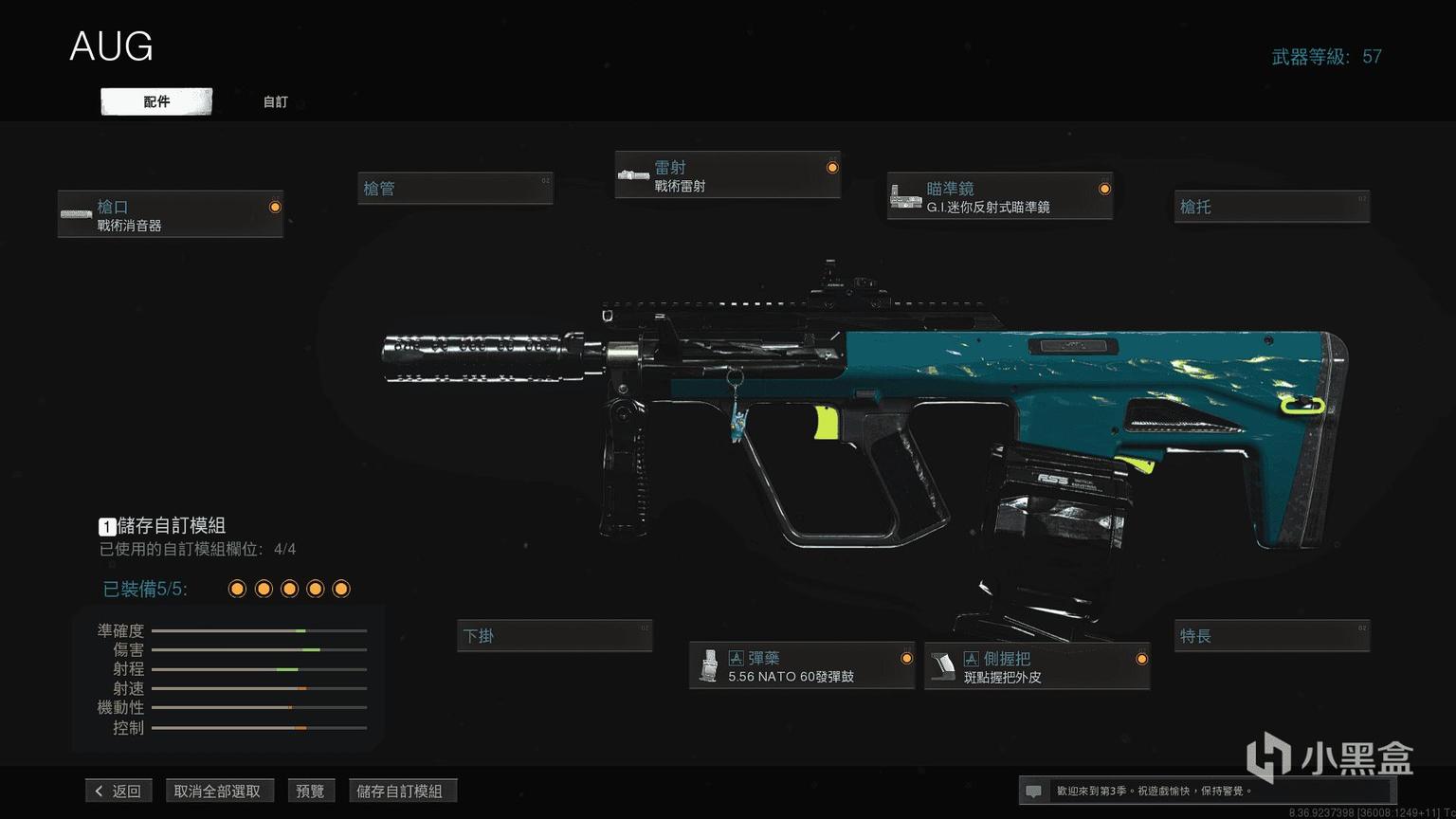
Task: Open the empty 下掛 underbarrel slot
Action: (555, 636)
